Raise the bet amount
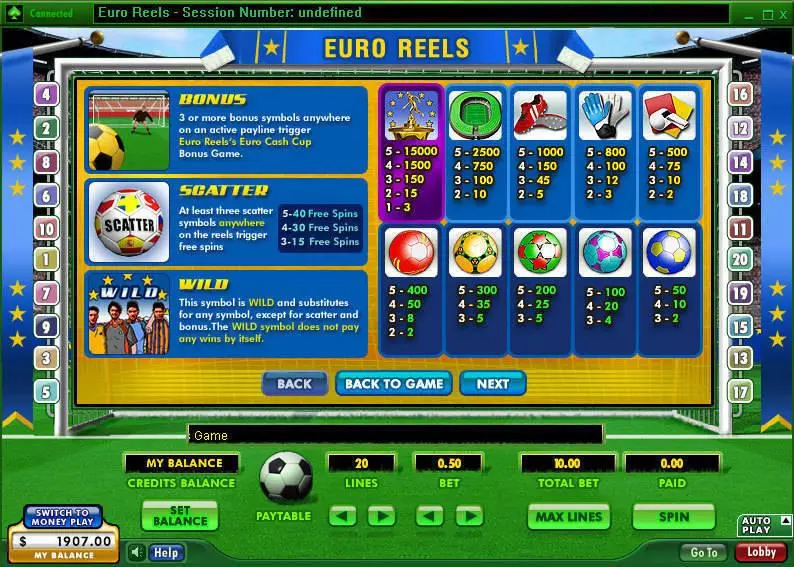 point(469,517)
